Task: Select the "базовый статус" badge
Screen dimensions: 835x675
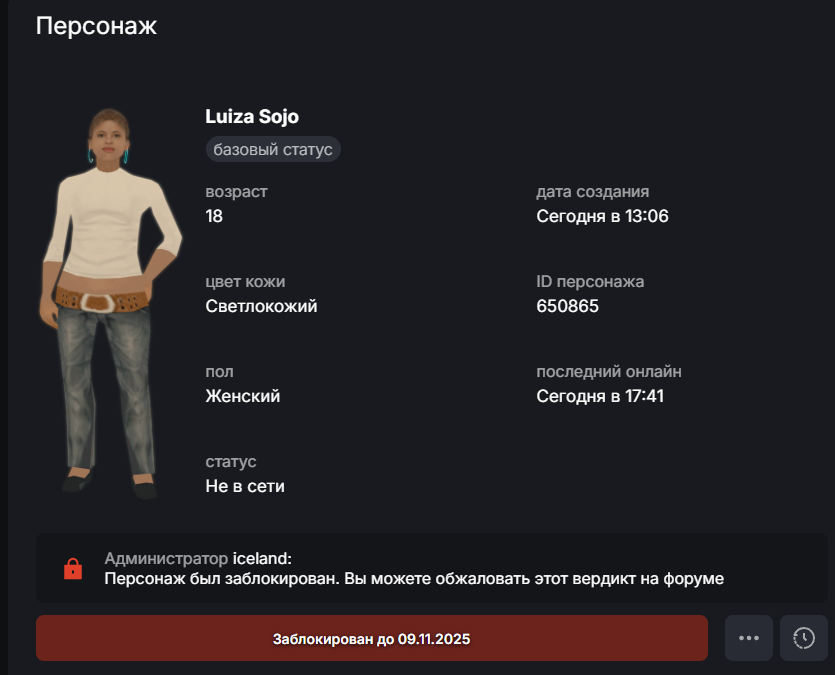Action: pyautogui.click(x=273, y=150)
